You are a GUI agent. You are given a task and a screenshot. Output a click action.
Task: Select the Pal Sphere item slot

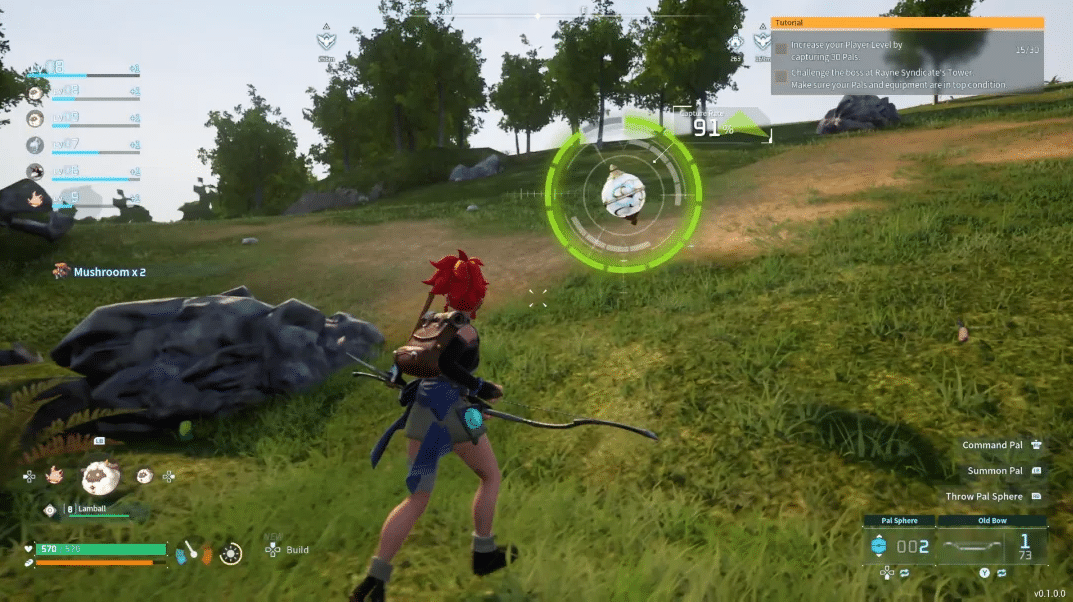point(899,546)
